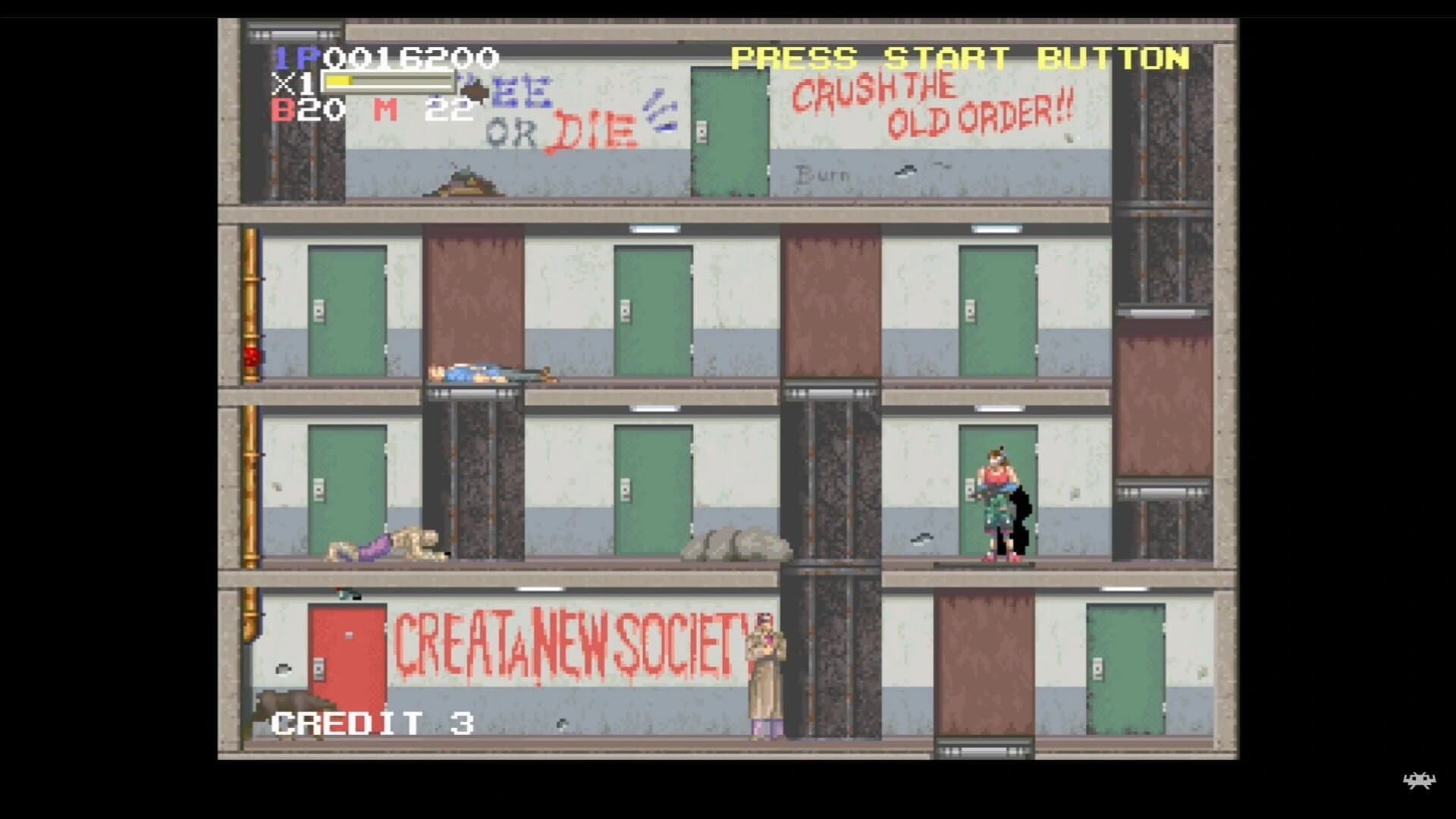The width and height of the screenshot is (1456, 819).
Task: Click the yellow life gauge bar
Action: click(341, 83)
